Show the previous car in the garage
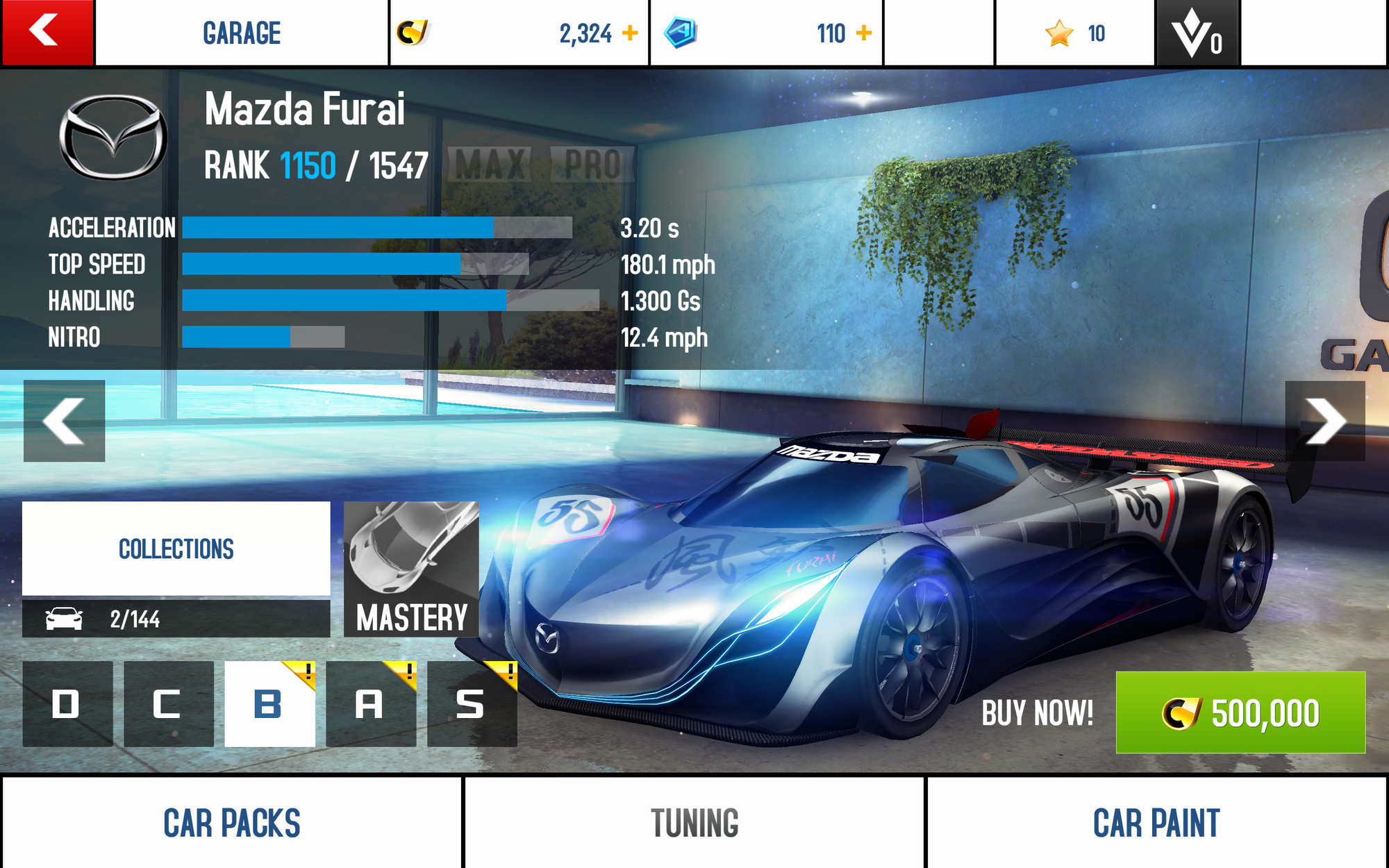The height and width of the screenshot is (868, 1389). tap(64, 421)
